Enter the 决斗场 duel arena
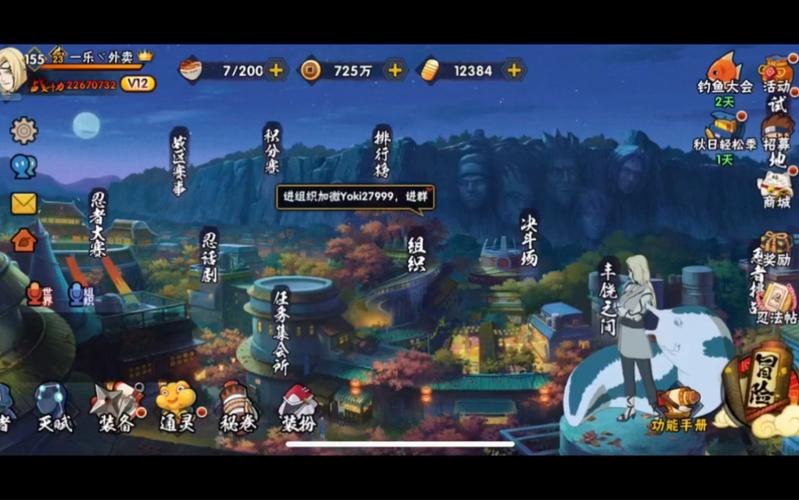Image resolution: width=799 pixels, height=500 pixels. click(x=529, y=238)
